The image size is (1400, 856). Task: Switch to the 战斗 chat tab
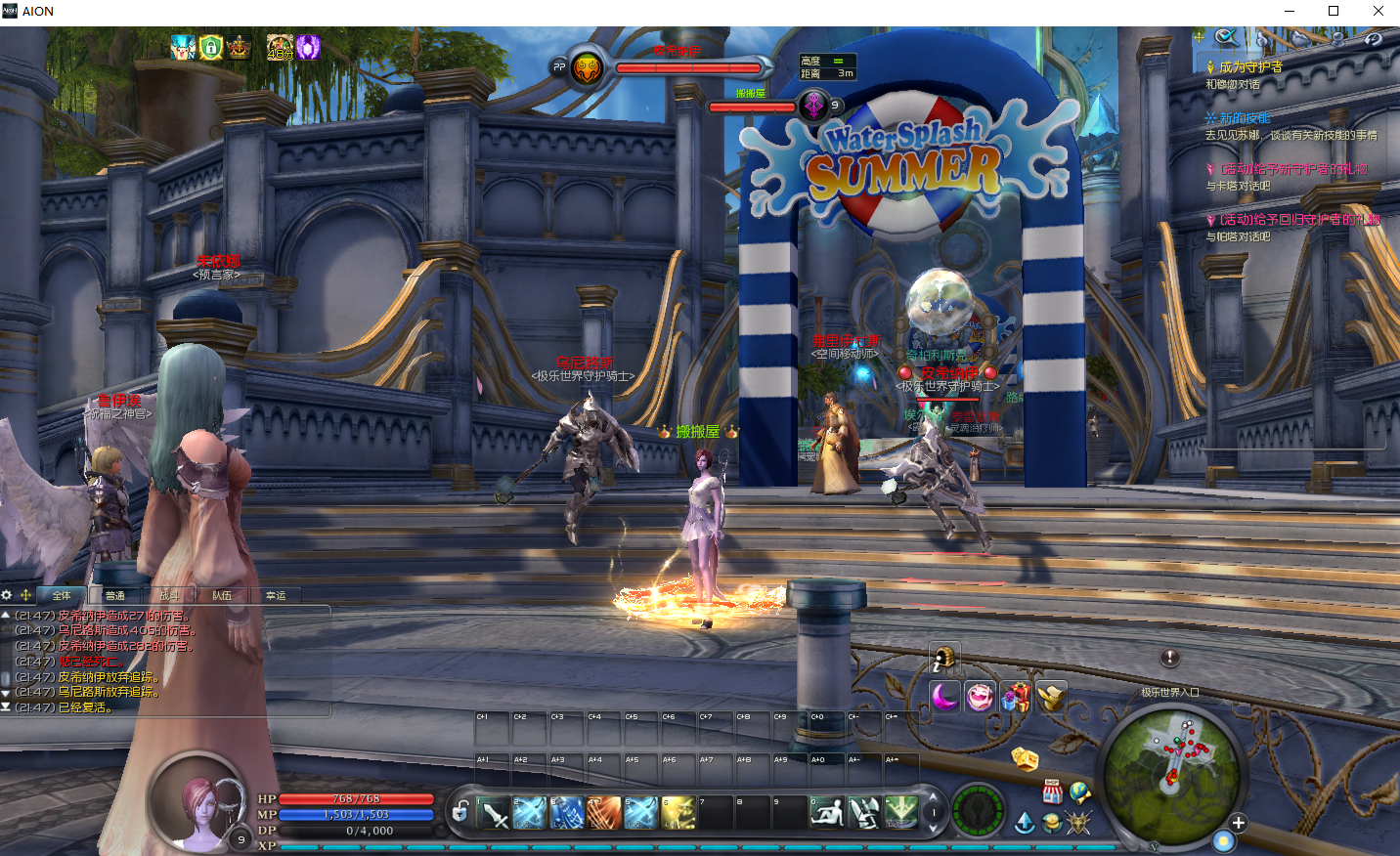[x=169, y=595]
